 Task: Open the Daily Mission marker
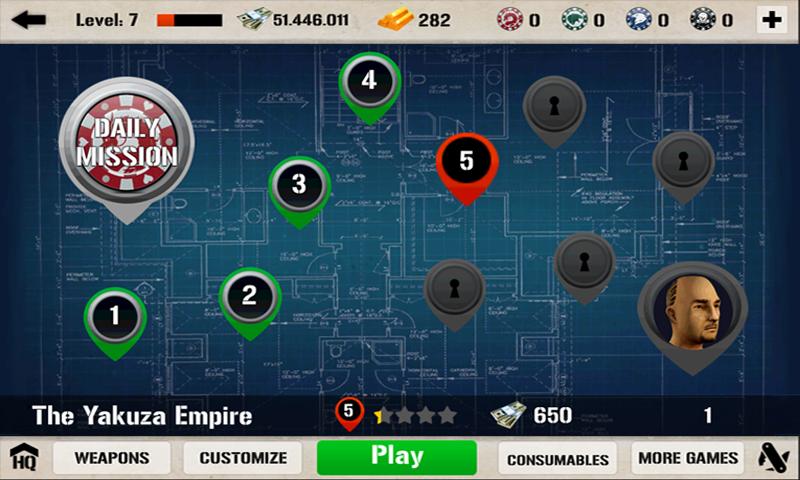127,141
